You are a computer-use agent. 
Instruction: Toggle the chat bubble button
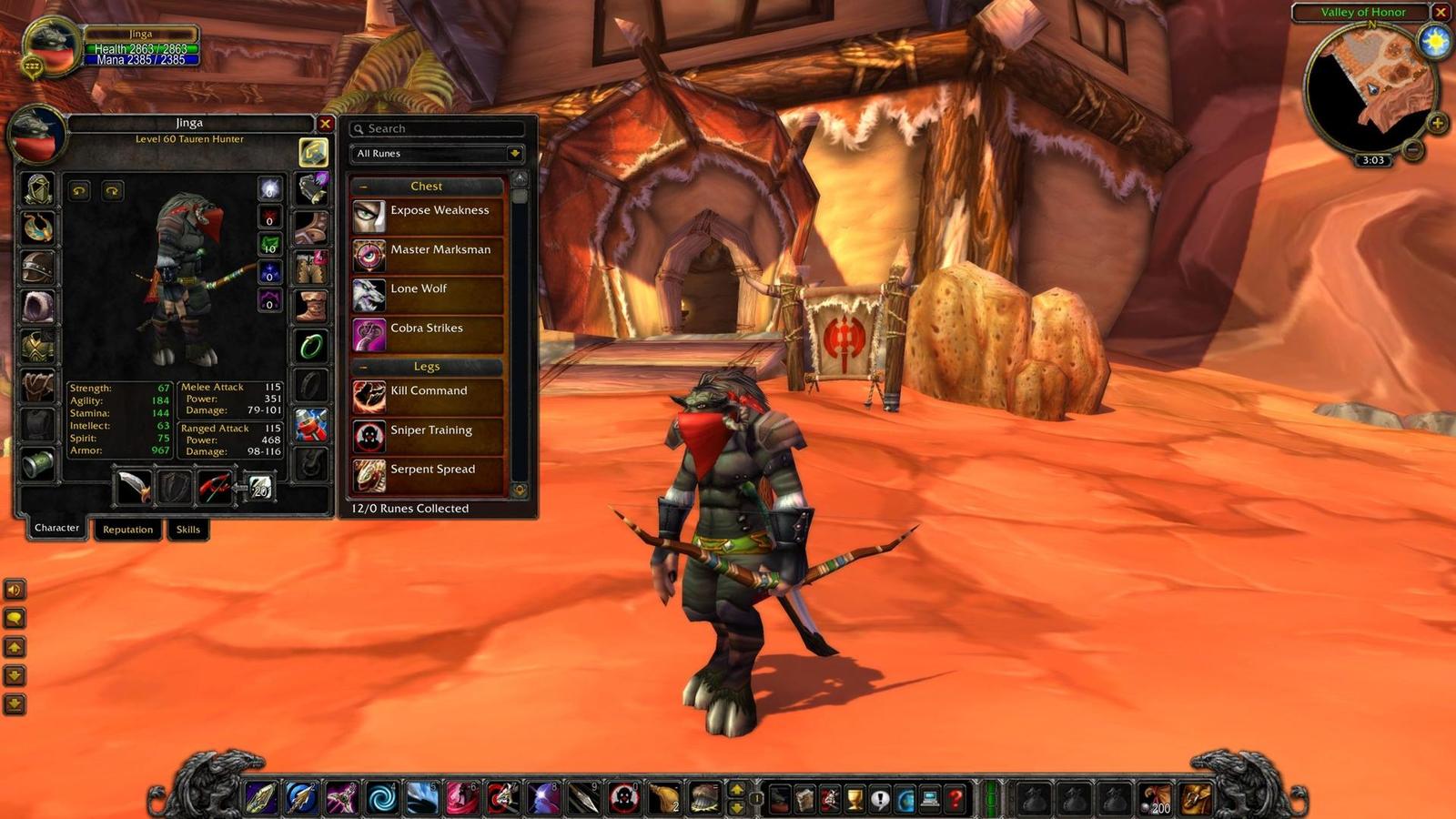(15, 617)
